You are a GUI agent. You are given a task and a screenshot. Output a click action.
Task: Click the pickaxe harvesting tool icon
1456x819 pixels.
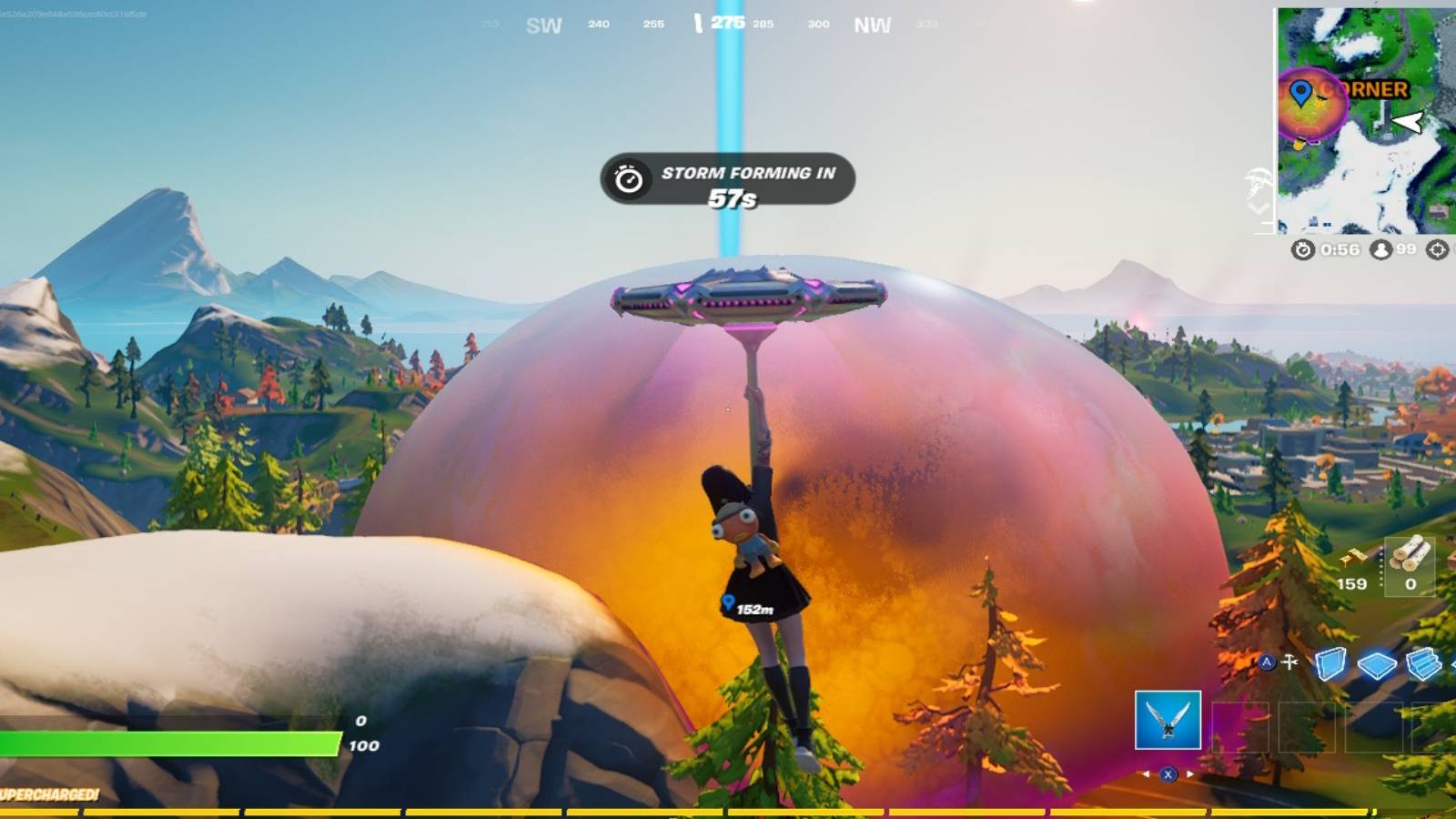click(x=1289, y=661)
